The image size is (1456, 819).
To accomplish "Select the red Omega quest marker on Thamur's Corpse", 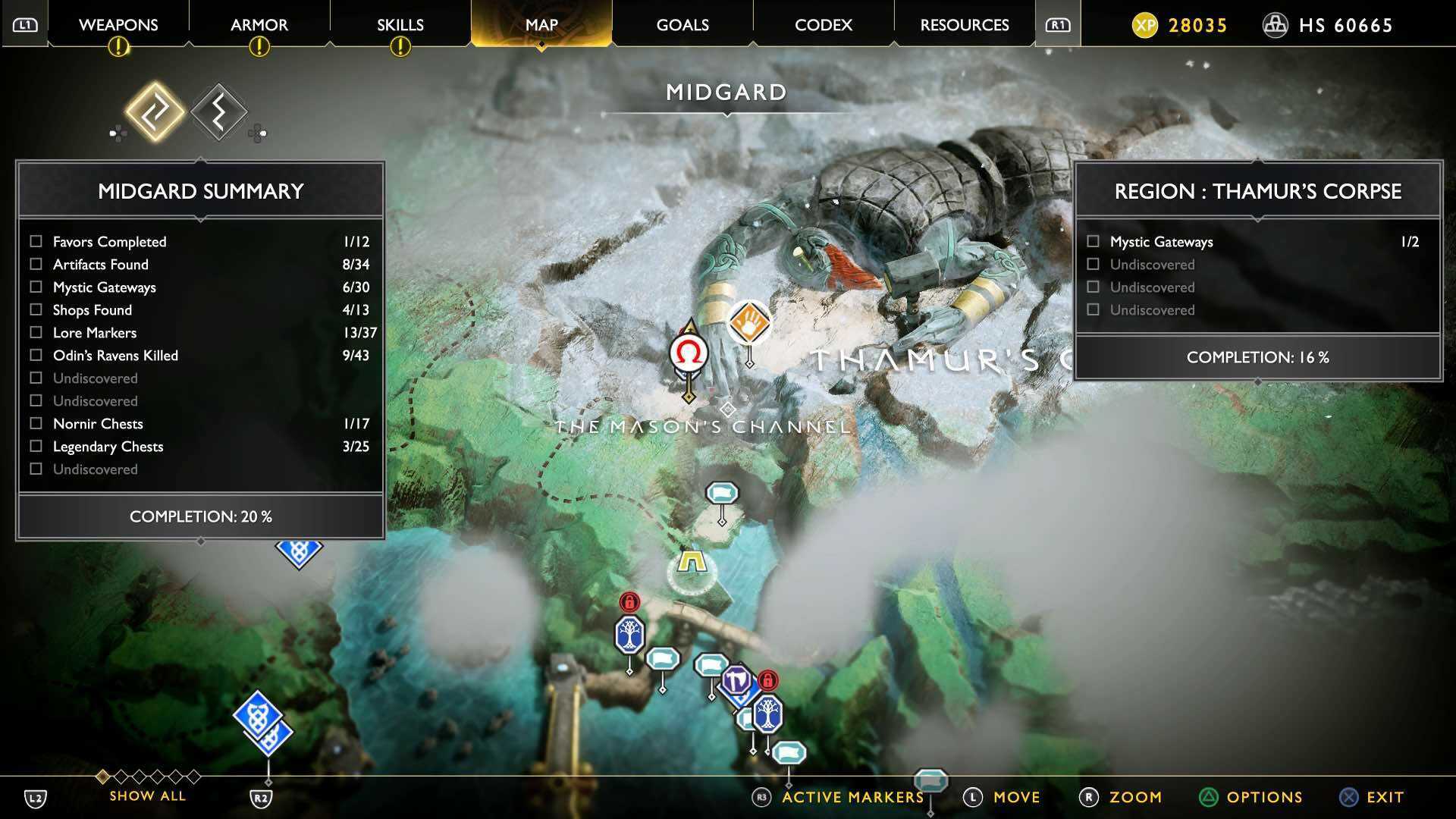I will [687, 353].
